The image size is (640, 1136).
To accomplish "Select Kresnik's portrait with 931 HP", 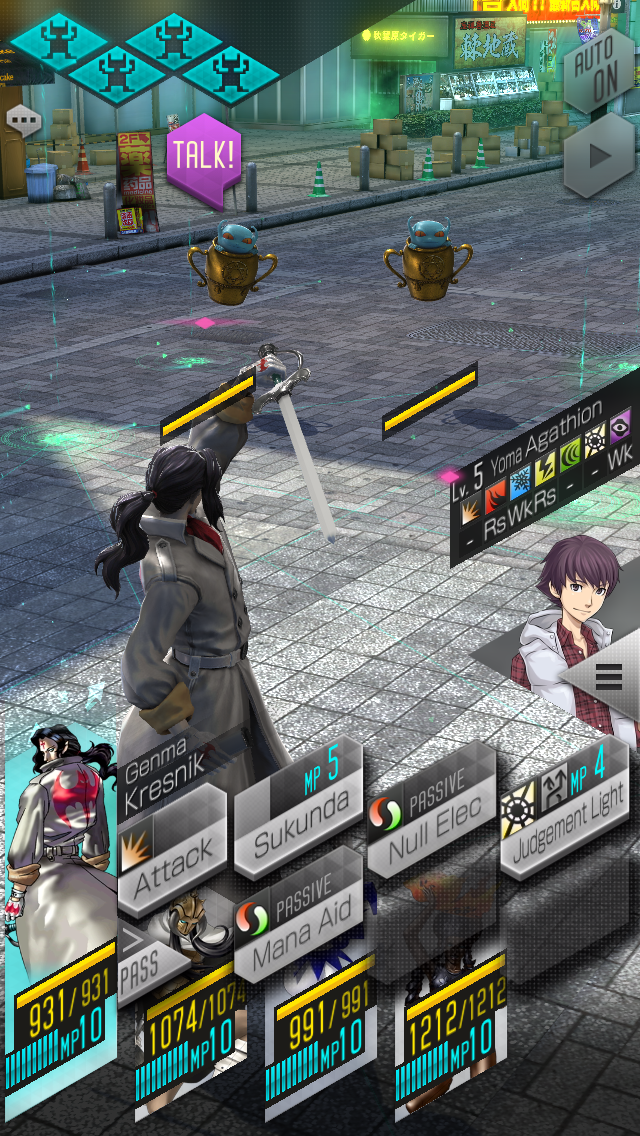I will tap(60, 900).
